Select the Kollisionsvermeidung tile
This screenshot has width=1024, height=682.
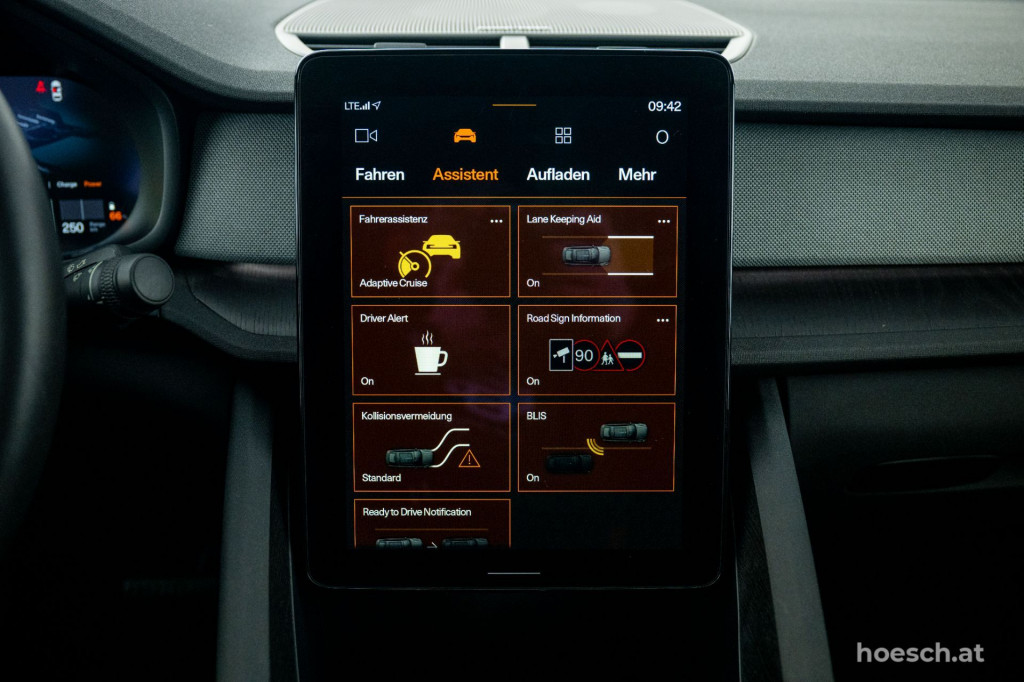(430, 448)
